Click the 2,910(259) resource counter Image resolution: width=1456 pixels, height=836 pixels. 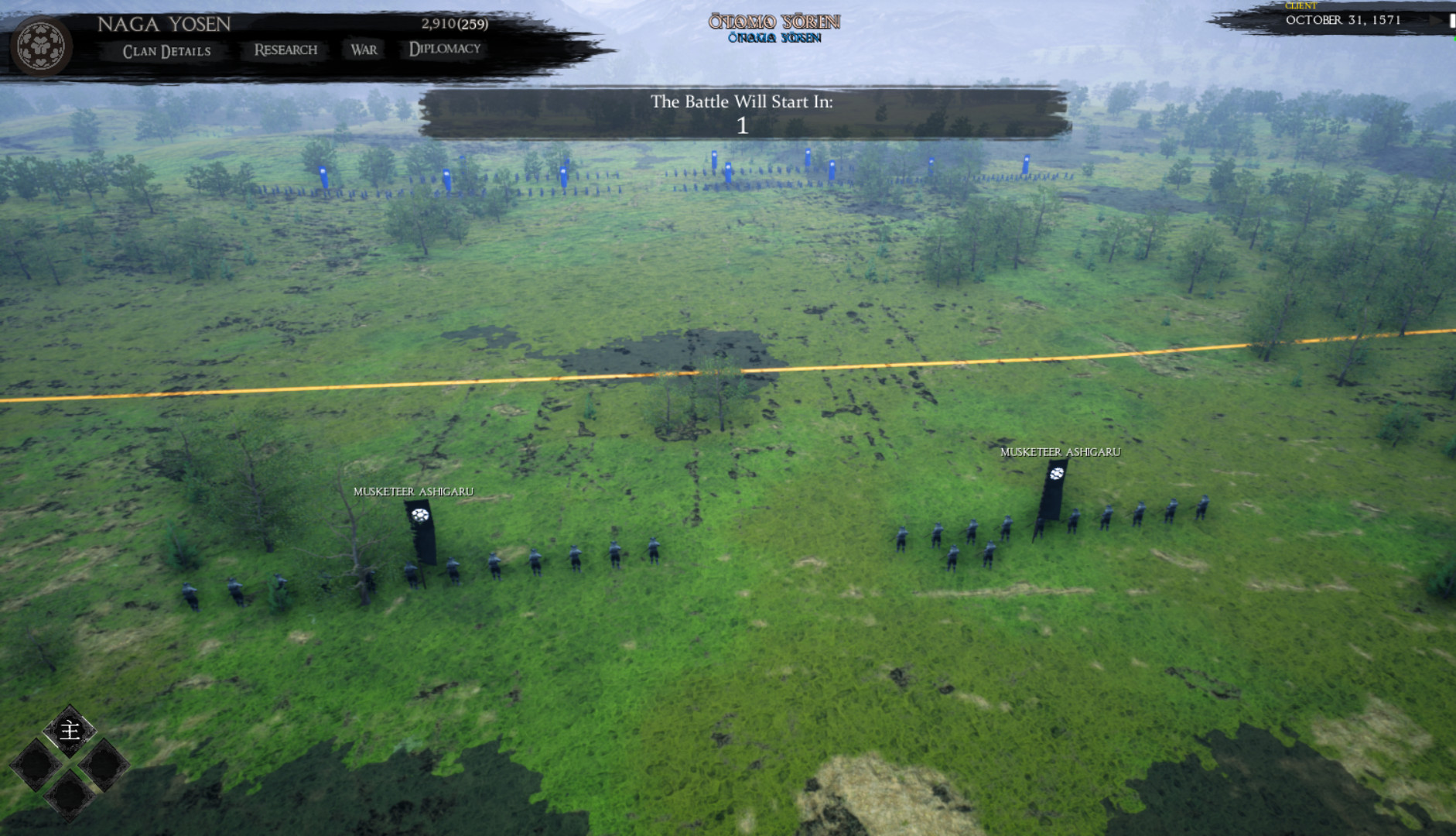point(454,24)
